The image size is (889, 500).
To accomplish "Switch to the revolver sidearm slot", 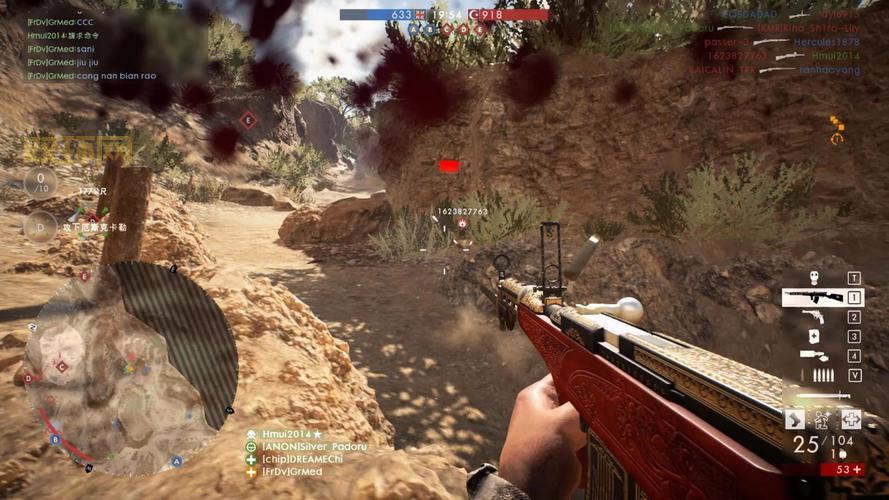I will click(x=812, y=317).
